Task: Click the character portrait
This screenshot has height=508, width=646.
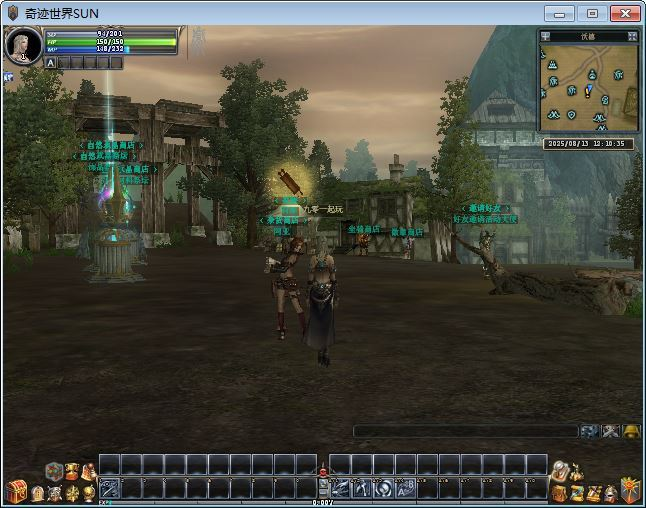Action: pyautogui.click(x=23, y=46)
